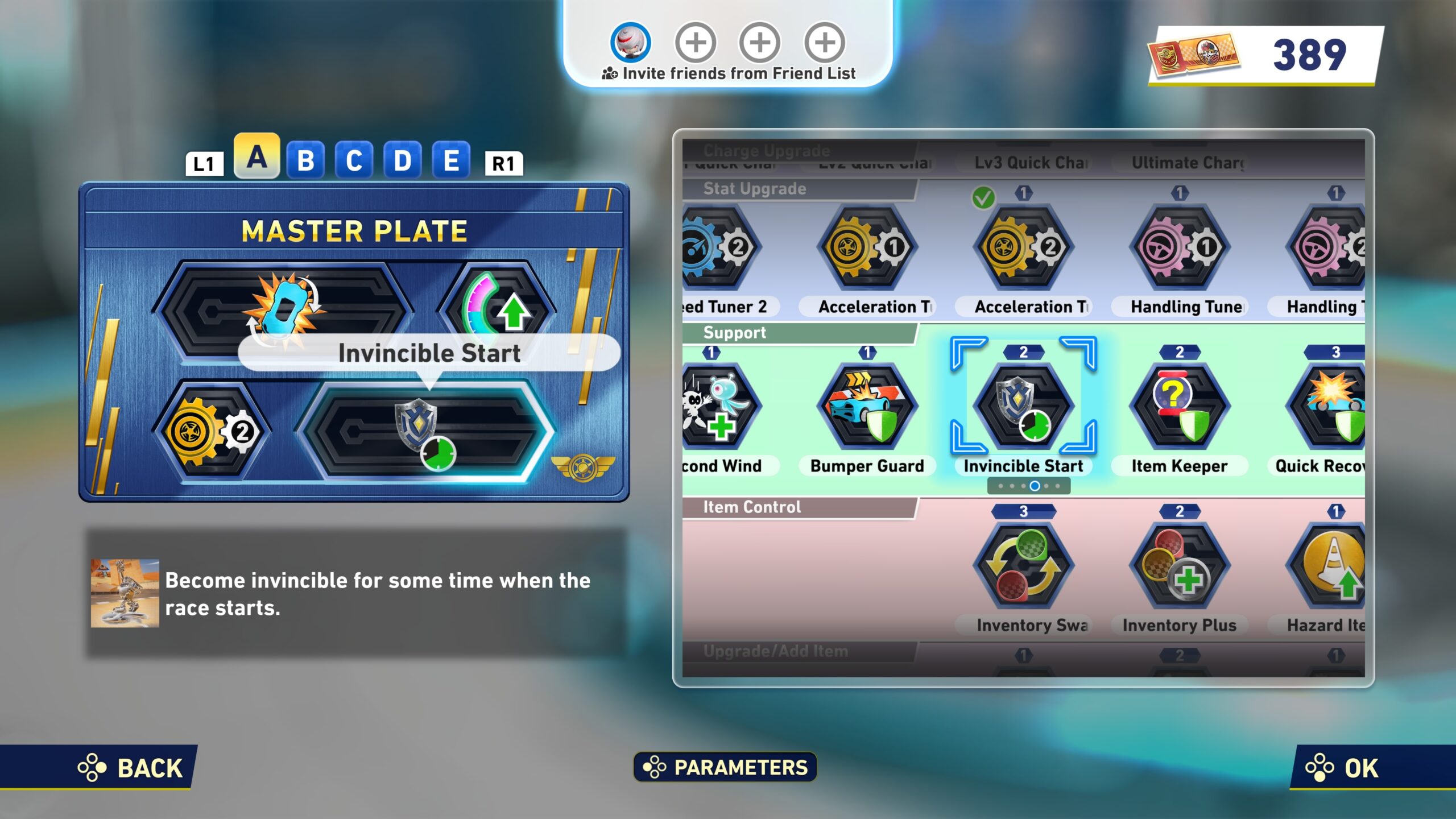Switch to gadget plate tab B
This screenshot has width=1456, height=819.
(305, 161)
